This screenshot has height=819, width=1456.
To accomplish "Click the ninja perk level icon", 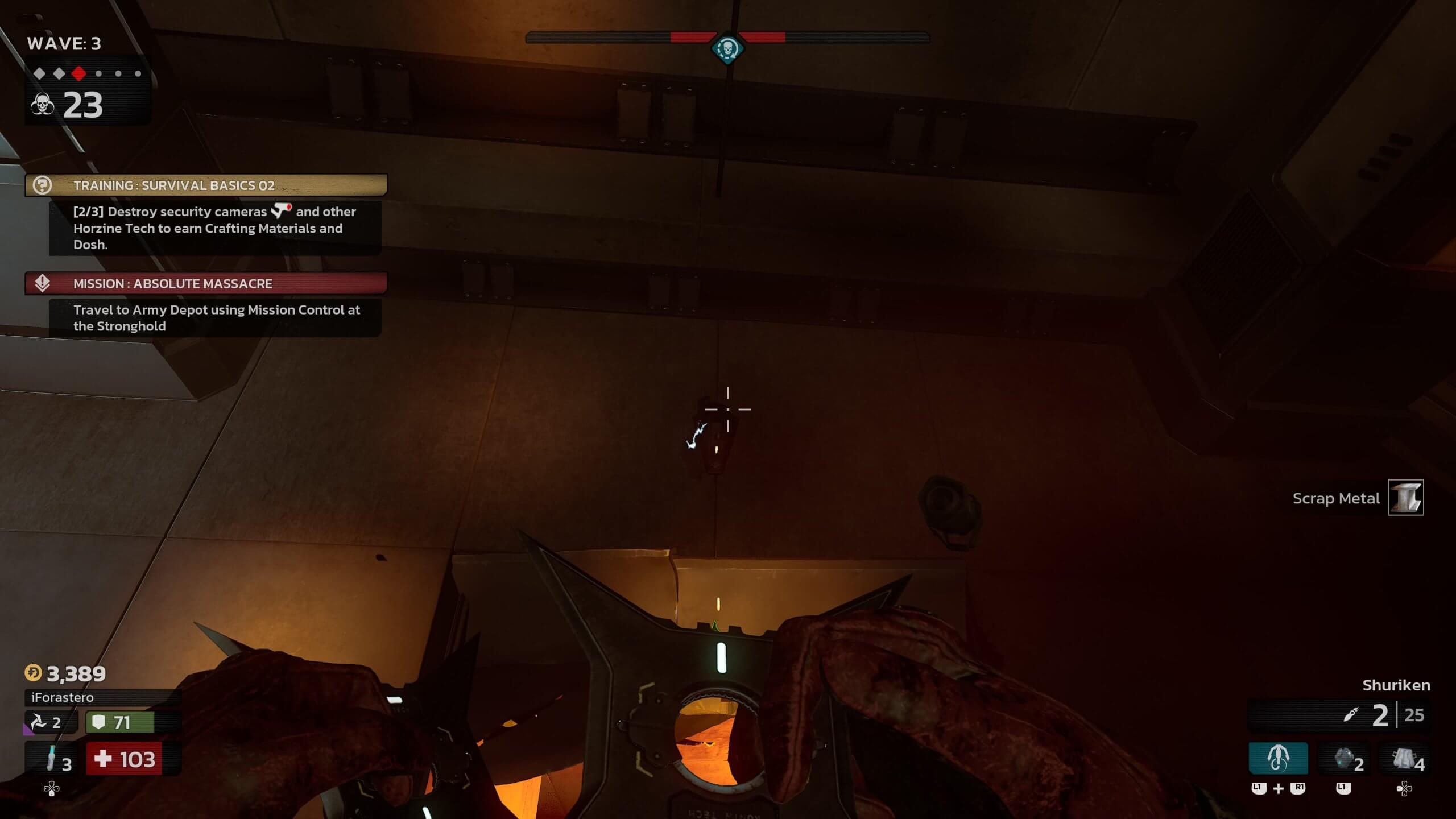I will (39, 722).
